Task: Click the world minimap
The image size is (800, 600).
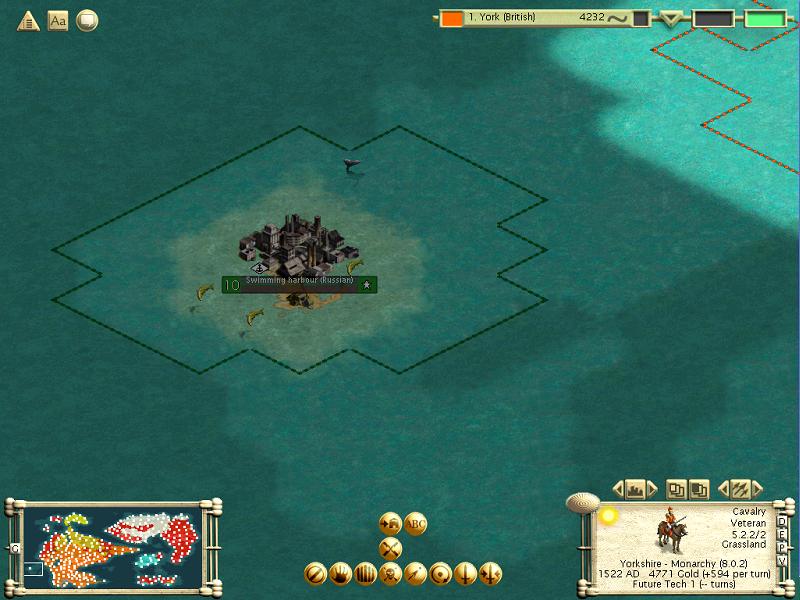Action: pos(112,545)
